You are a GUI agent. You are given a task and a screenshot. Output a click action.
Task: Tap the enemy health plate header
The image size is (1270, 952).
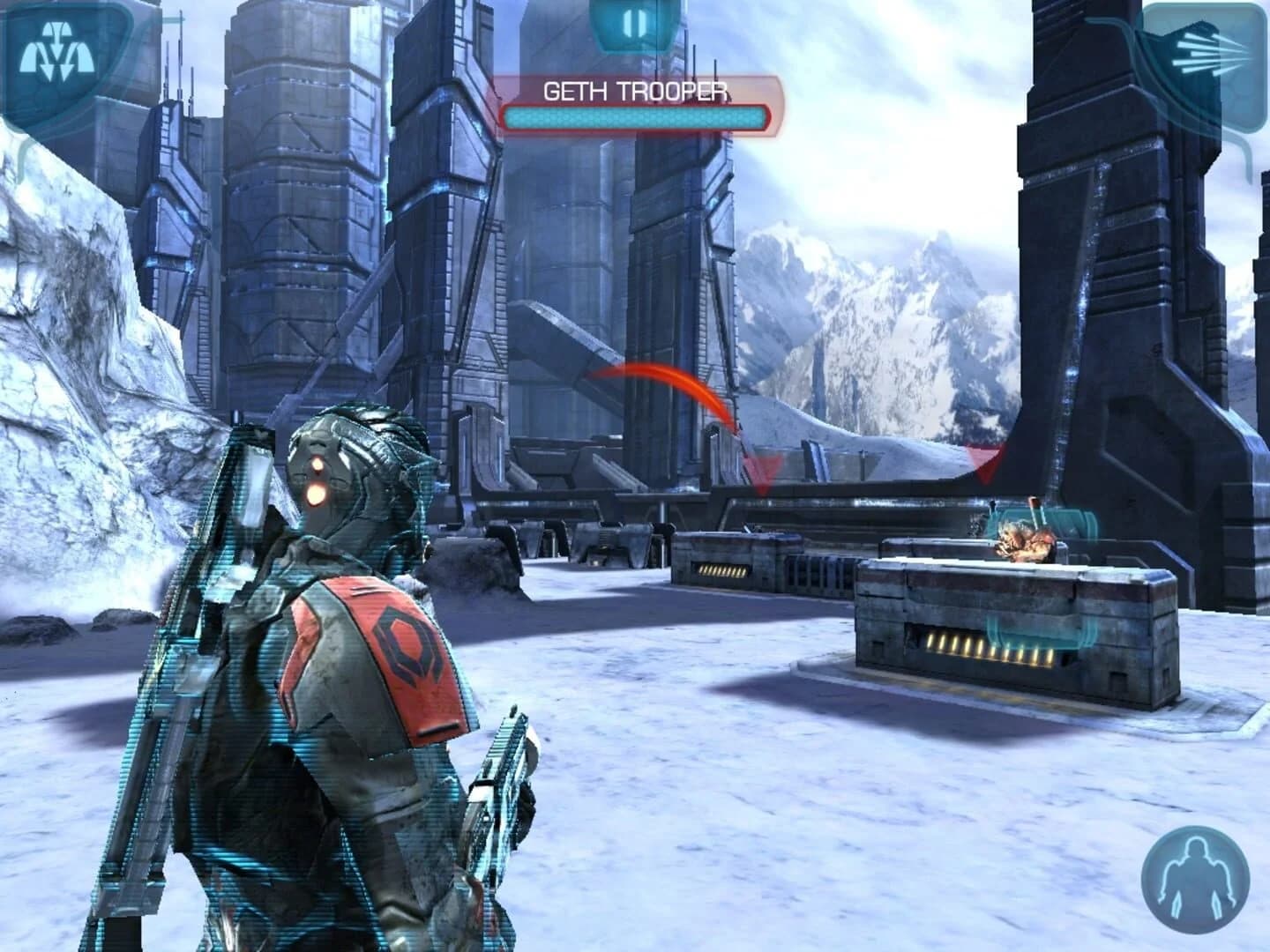[x=633, y=91]
